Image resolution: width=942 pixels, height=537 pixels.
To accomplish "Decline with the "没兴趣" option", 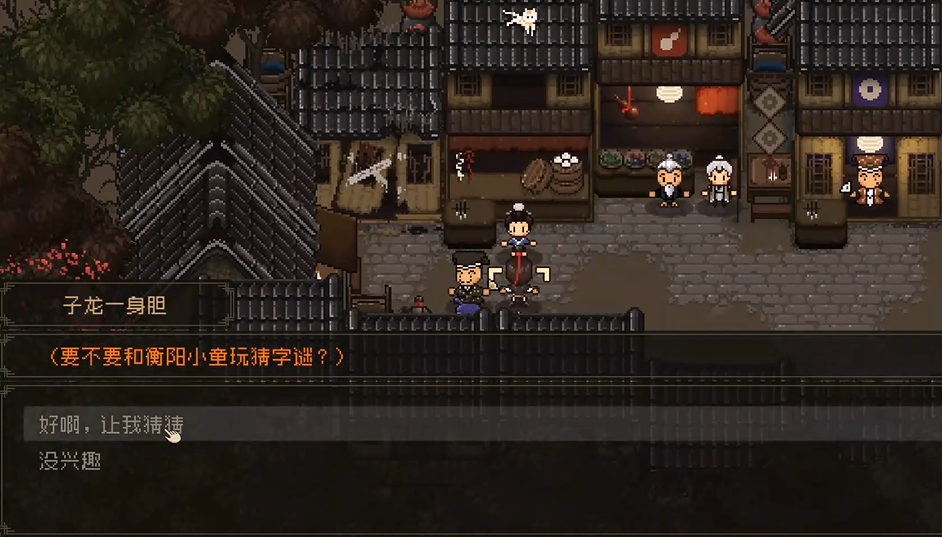I will tap(70, 461).
